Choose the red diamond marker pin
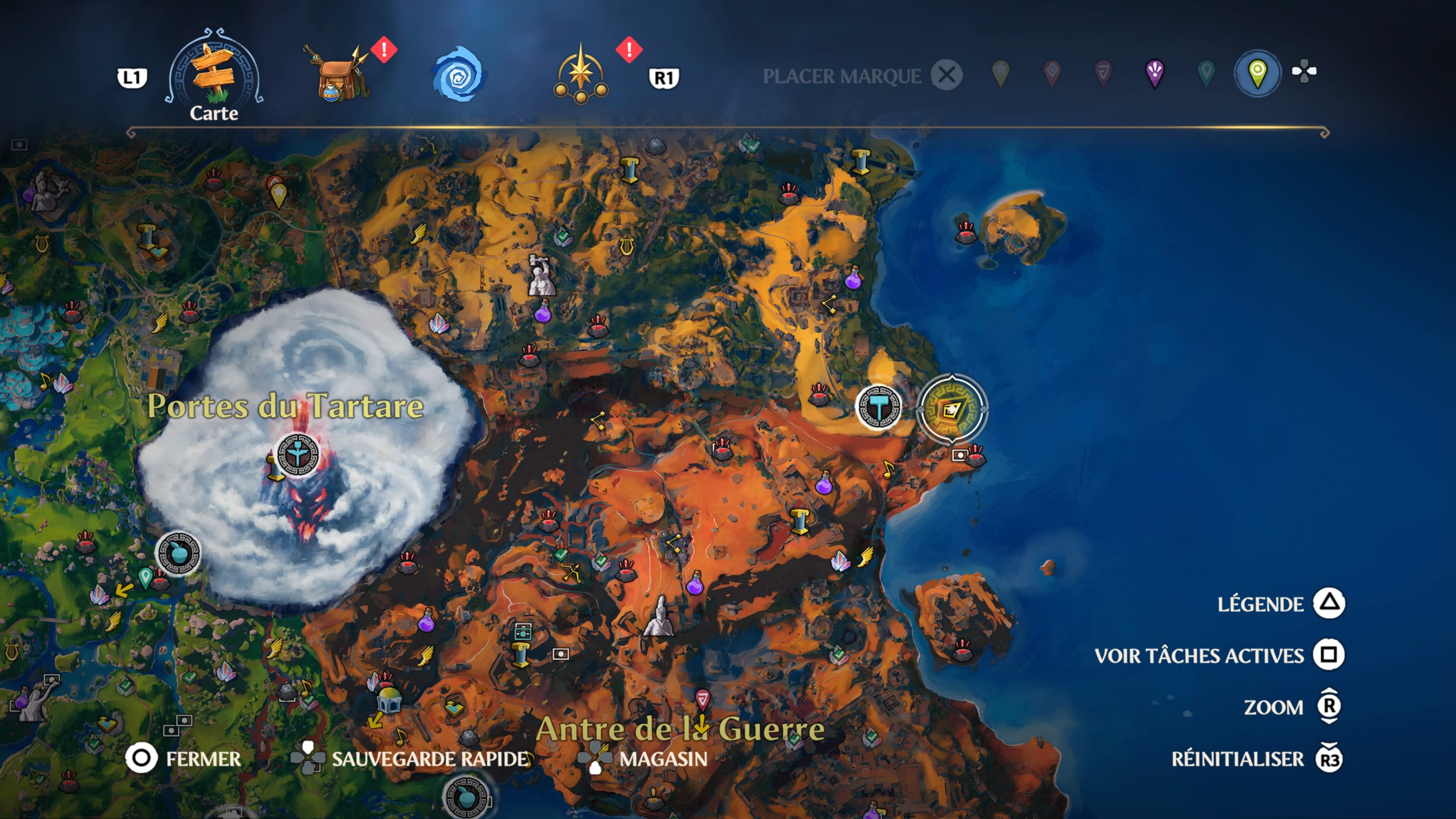 1052,74
